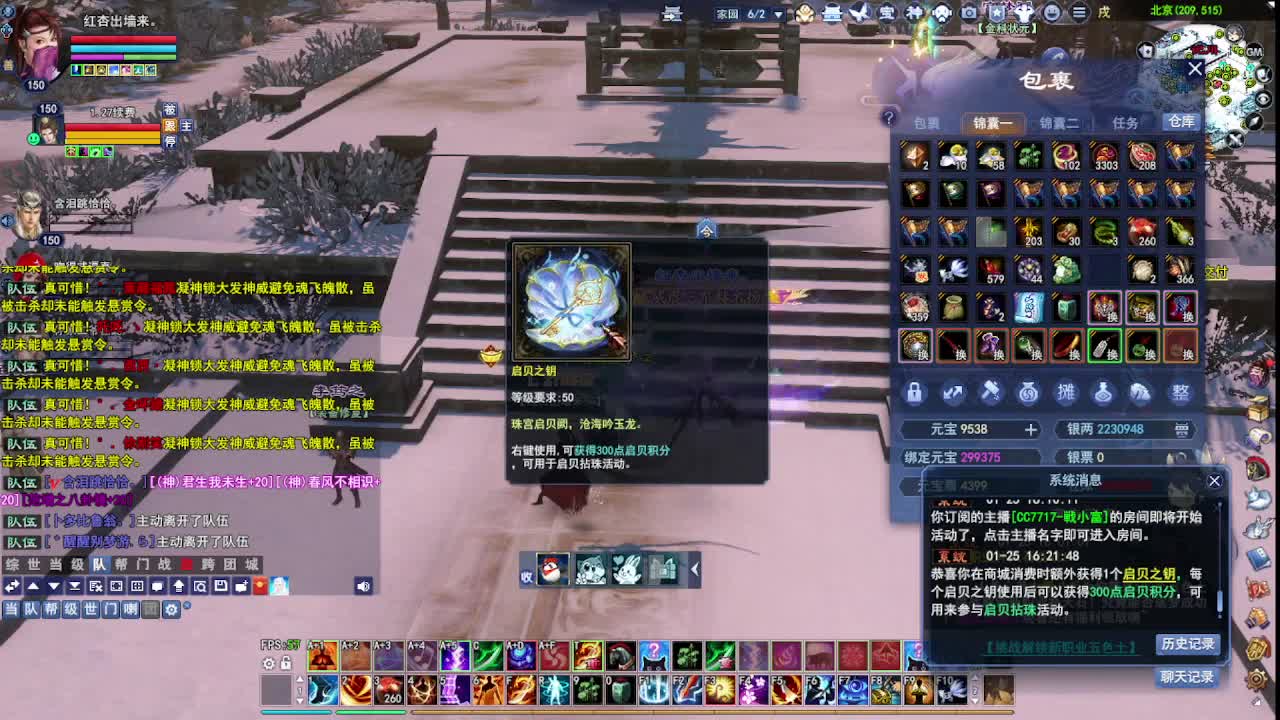The height and width of the screenshot is (720, 1280).
Task: Click the money pouch icon in the bag toolbar
Action: (1028, 391)
